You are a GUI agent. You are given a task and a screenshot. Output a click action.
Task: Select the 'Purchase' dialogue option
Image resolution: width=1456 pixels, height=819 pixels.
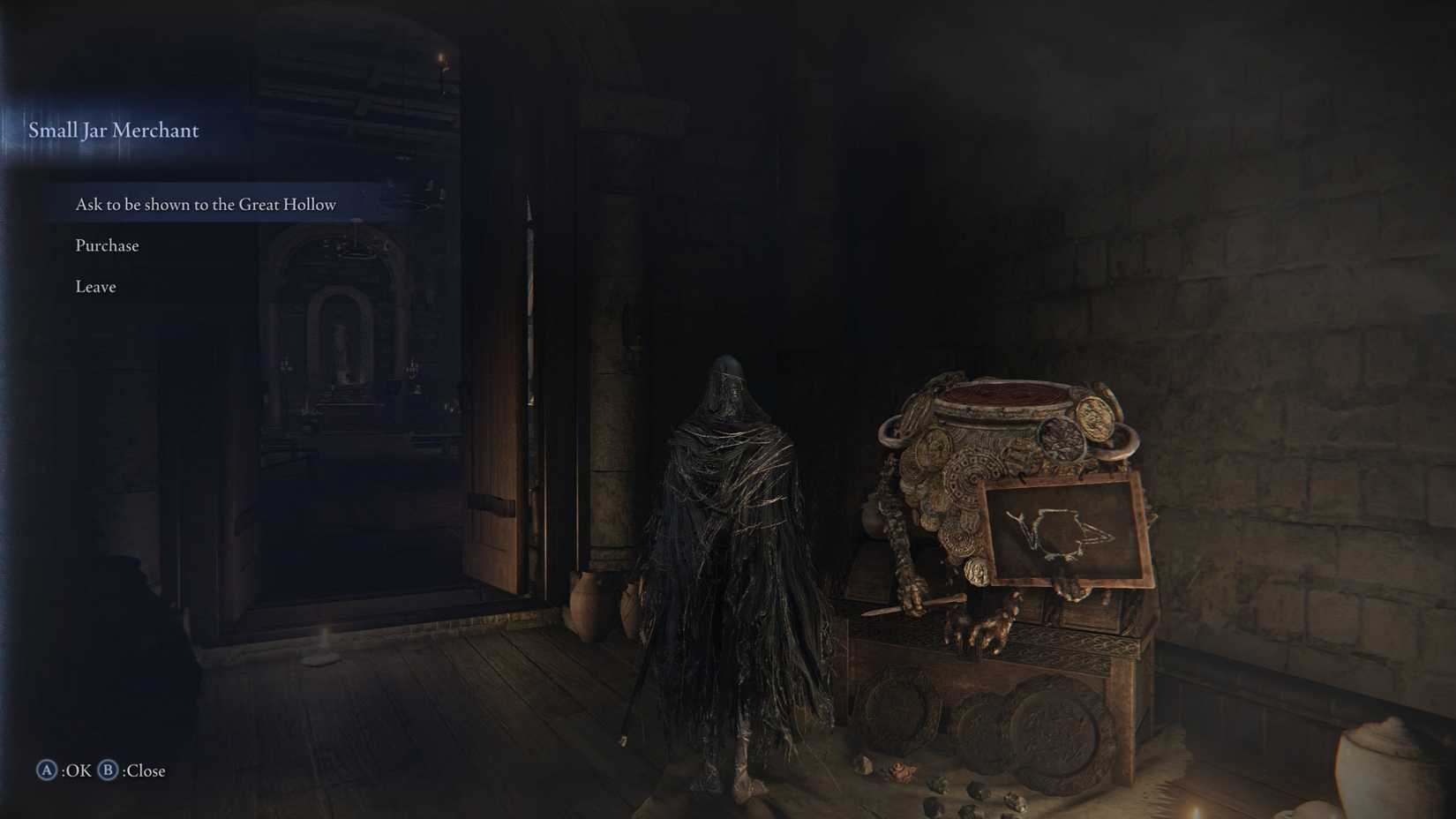(x=107, y=244)
